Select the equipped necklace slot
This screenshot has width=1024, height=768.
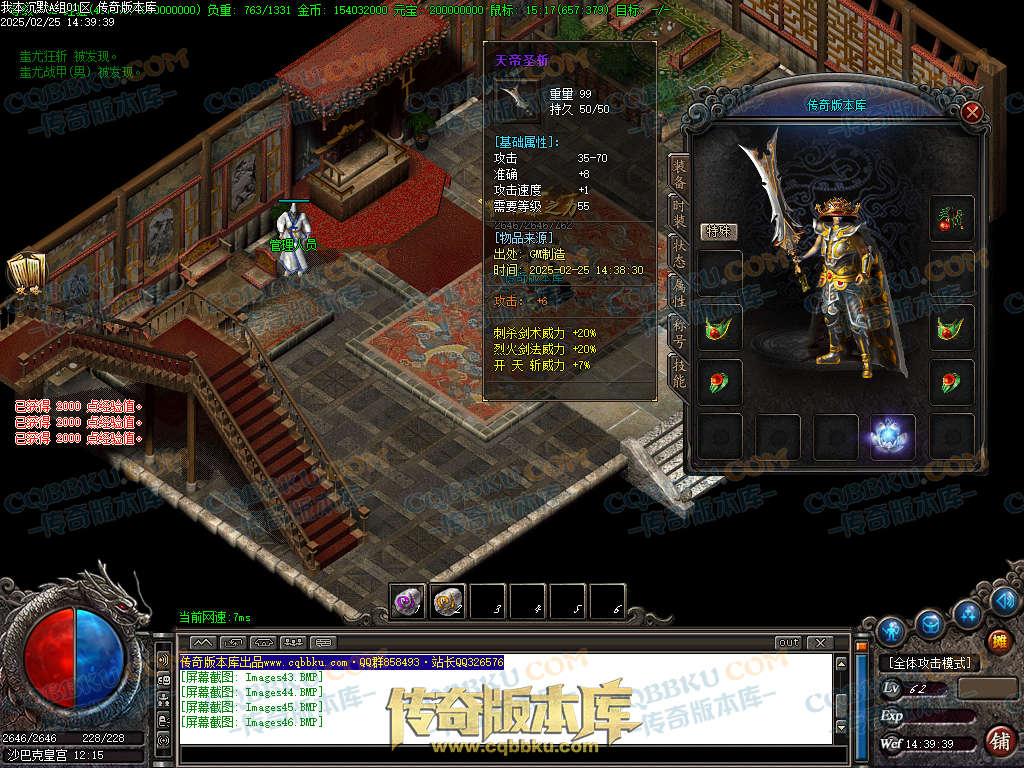click(x=950, y=217)
